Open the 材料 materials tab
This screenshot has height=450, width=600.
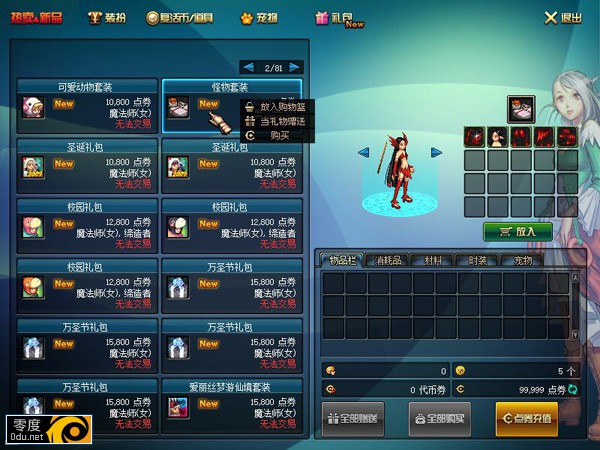click(434, 260)
